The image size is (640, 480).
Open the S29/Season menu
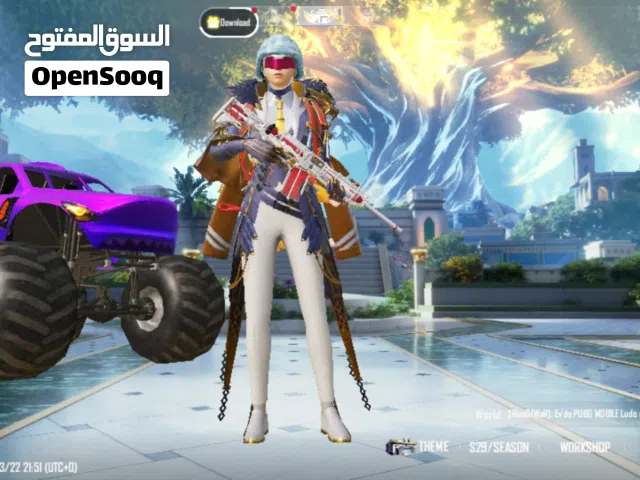504,447
